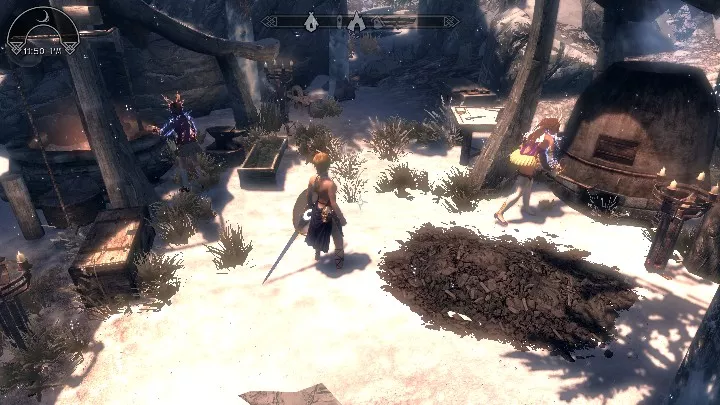Screen dimensions: 720x405
Task: Click the compass bar at the top
Action: (360, 21)
